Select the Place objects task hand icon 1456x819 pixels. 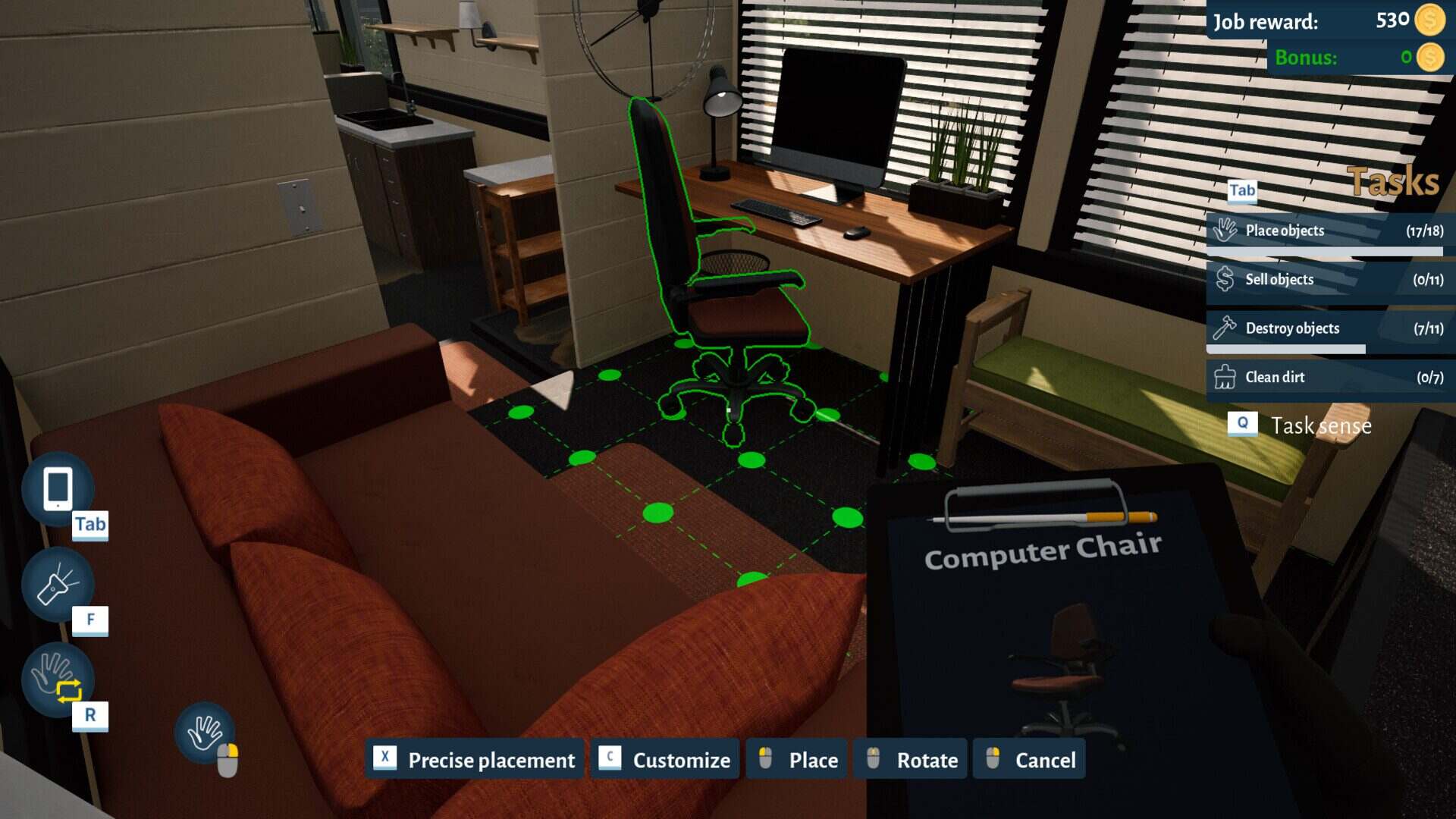point(1226,229)
